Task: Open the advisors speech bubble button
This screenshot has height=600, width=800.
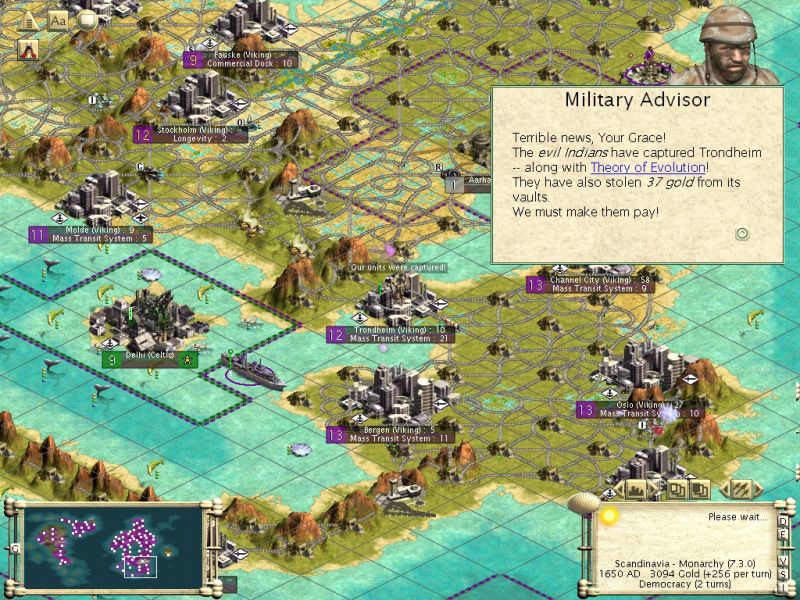Action: pyautogui.click(x=88, y=20)
